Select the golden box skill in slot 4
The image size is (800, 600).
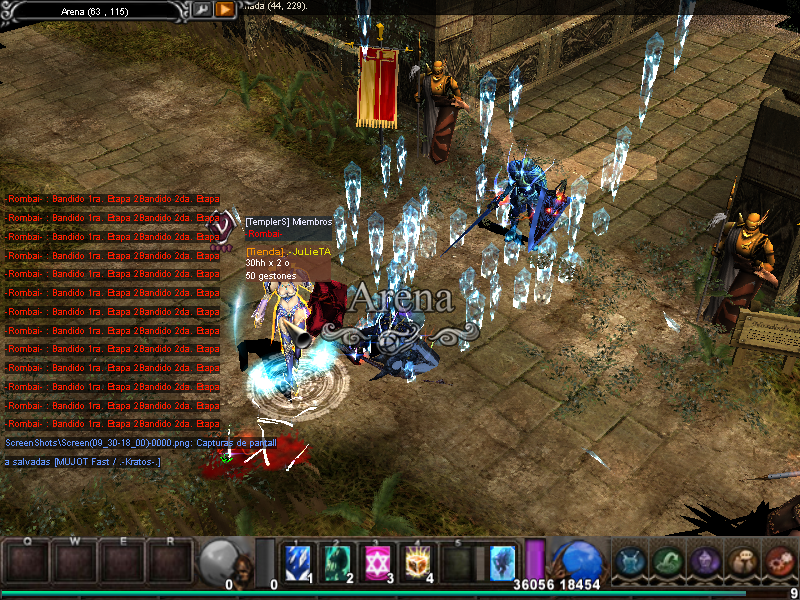417,562
